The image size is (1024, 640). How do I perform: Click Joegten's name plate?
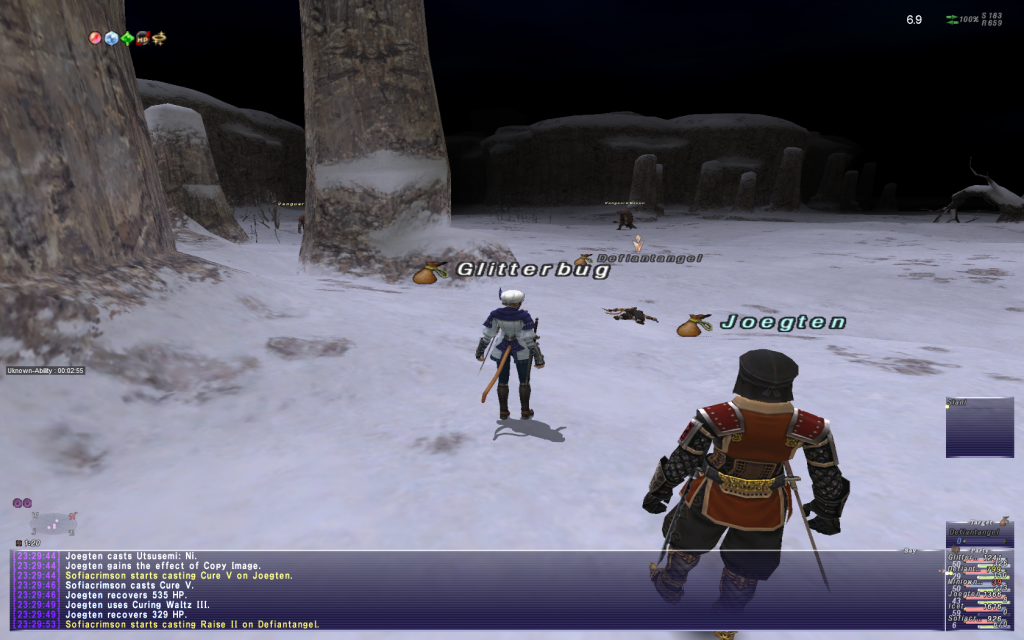(x=783, y=323)
